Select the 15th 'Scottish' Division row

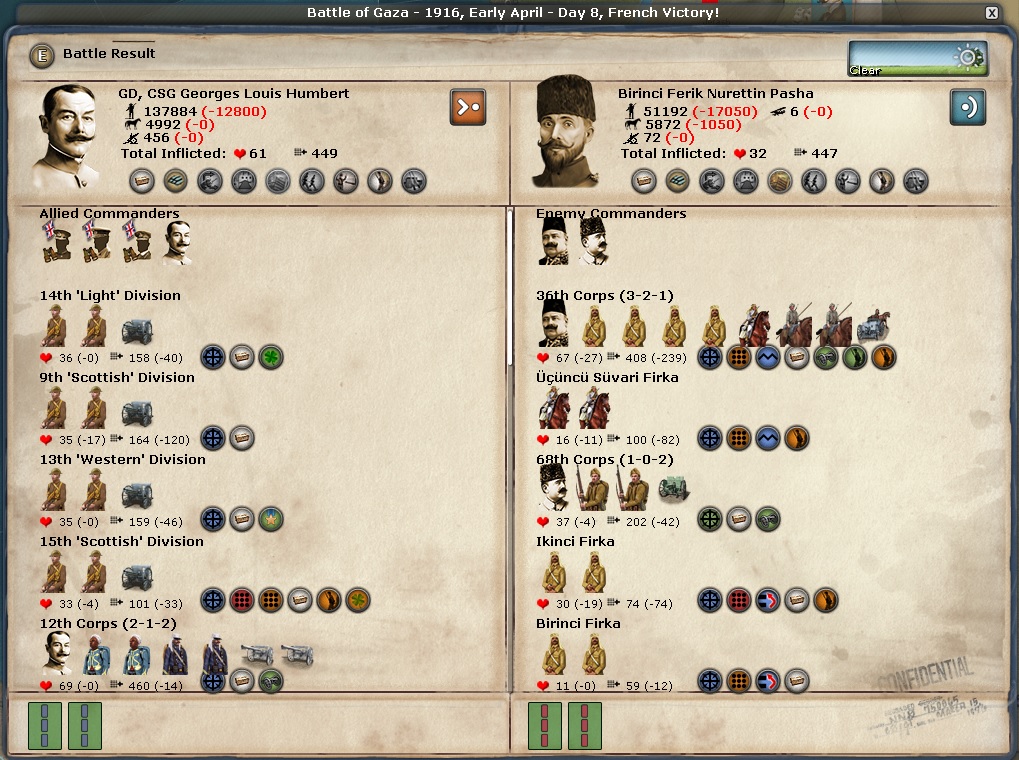coord(121,542)
